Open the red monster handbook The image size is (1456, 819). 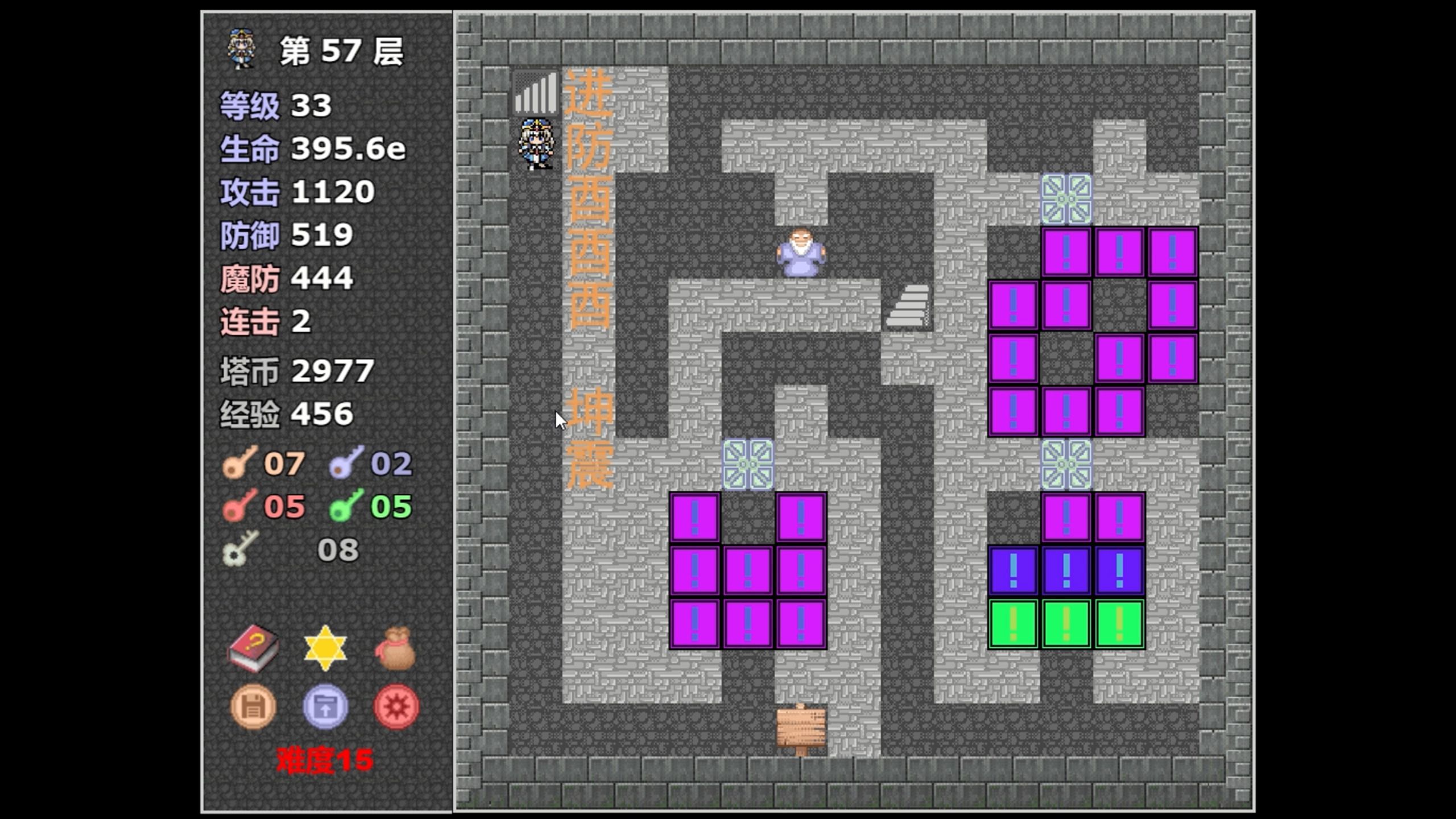(253, 649)
